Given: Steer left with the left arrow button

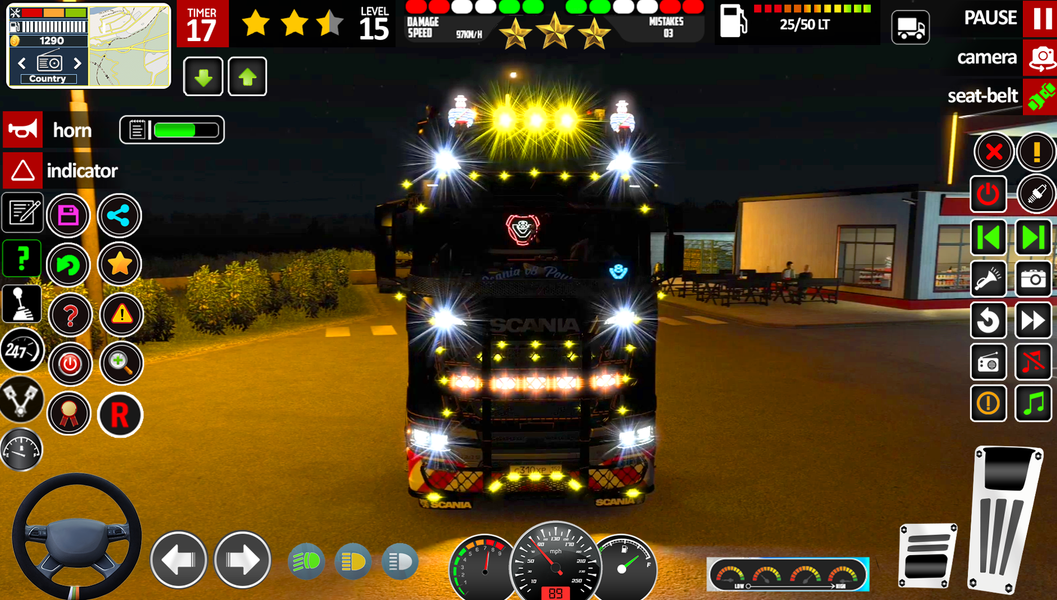Looking at the screenshot, I should (x=179, y=559).
